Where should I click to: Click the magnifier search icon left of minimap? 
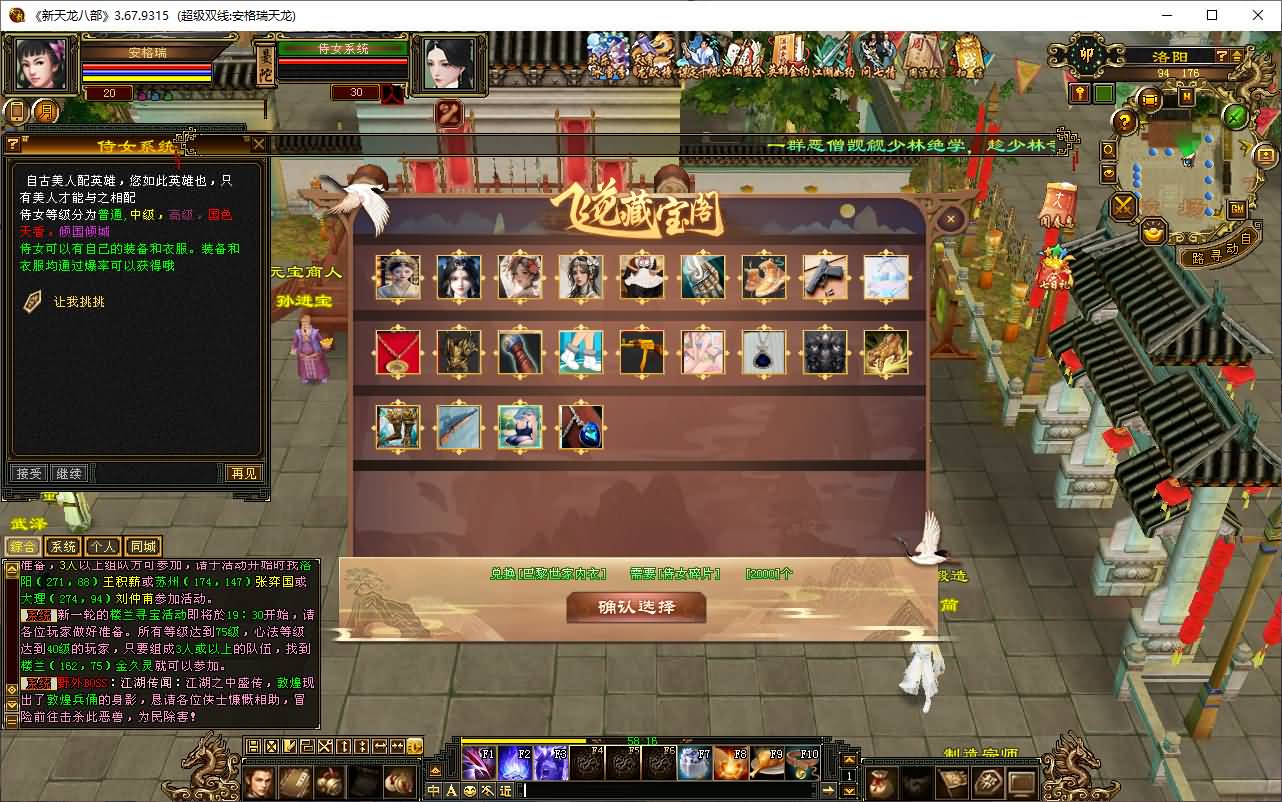pos(1107,150)
